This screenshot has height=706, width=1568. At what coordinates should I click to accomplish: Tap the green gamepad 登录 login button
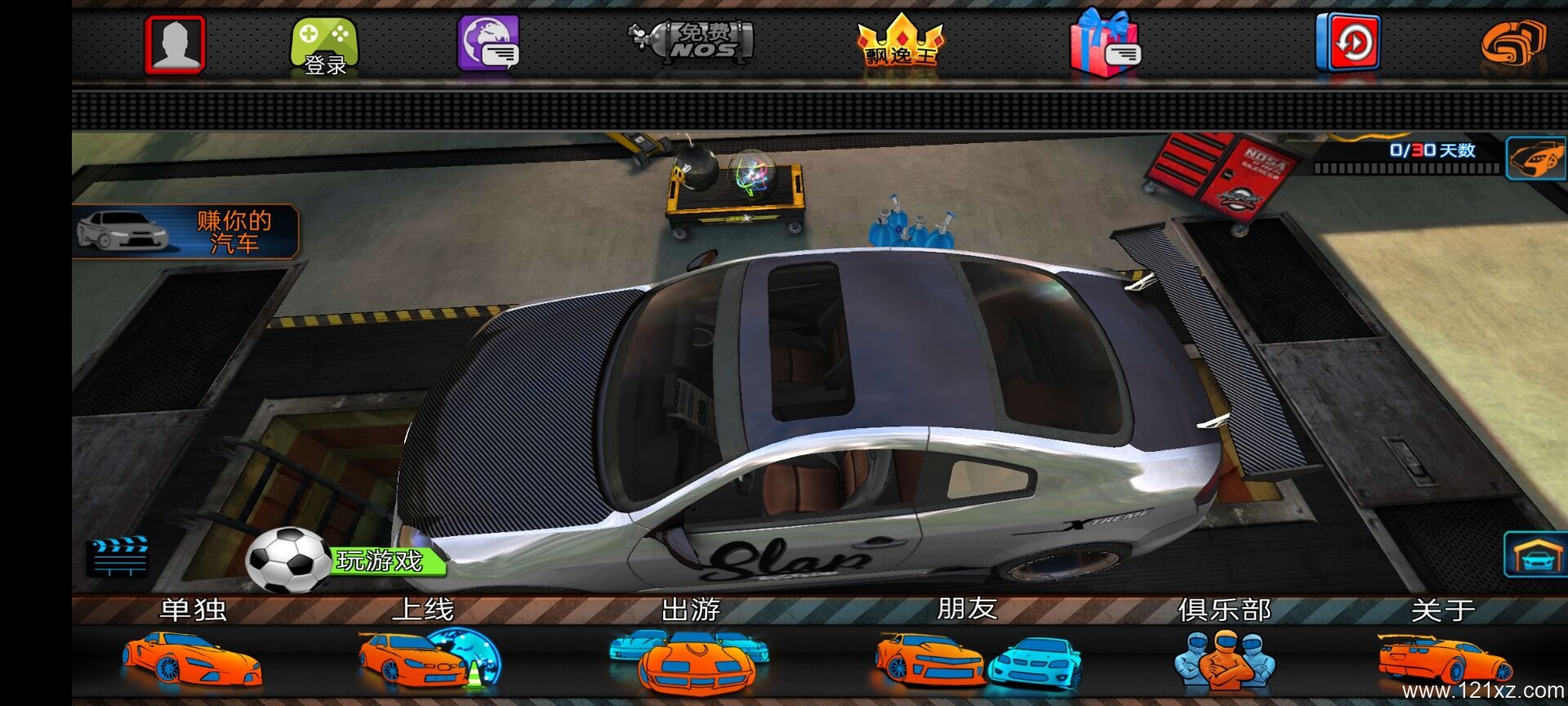pyautogui.click(x=324, y=46)
